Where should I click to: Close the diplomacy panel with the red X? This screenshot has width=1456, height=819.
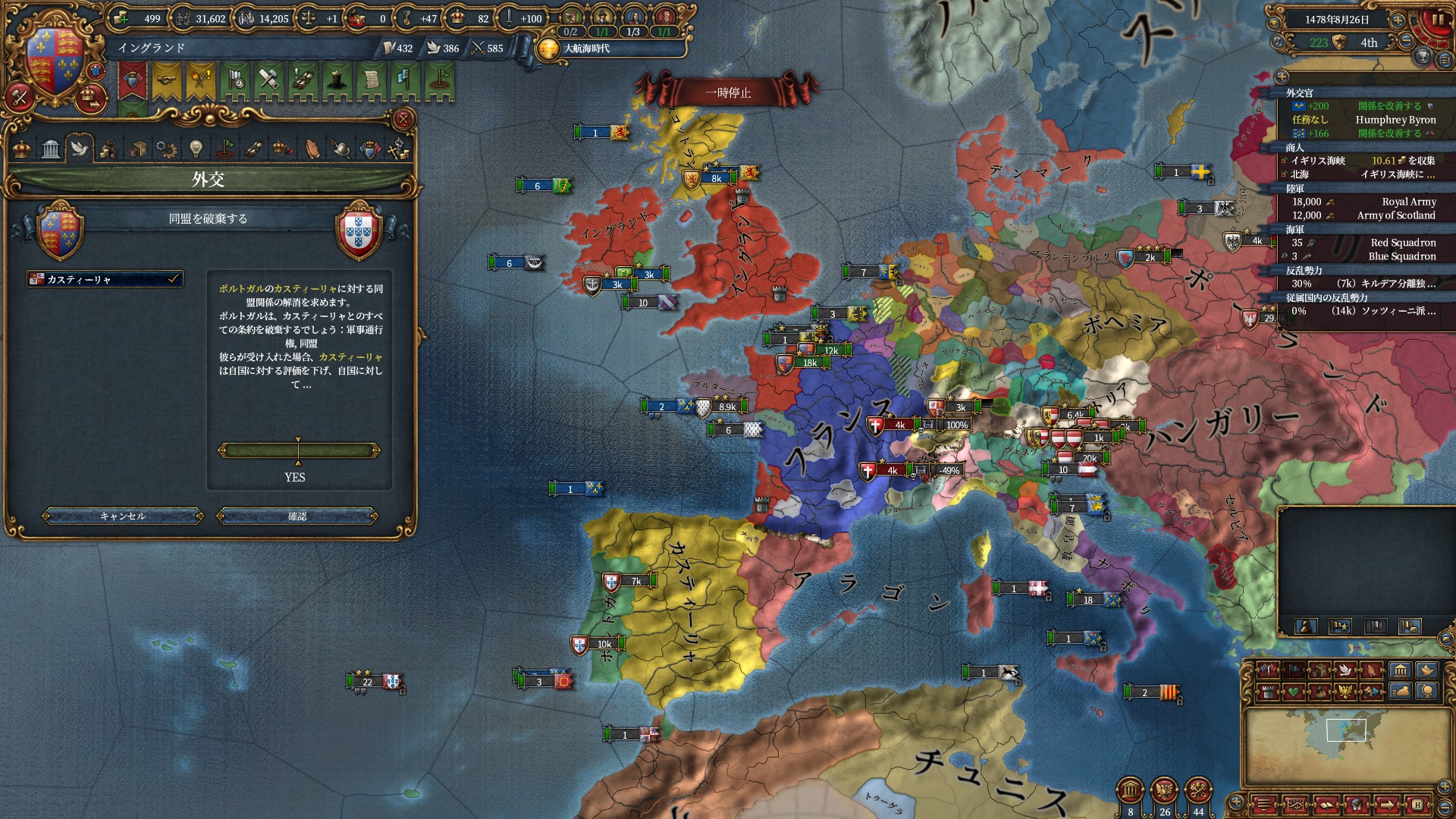(x=403, y=119)
